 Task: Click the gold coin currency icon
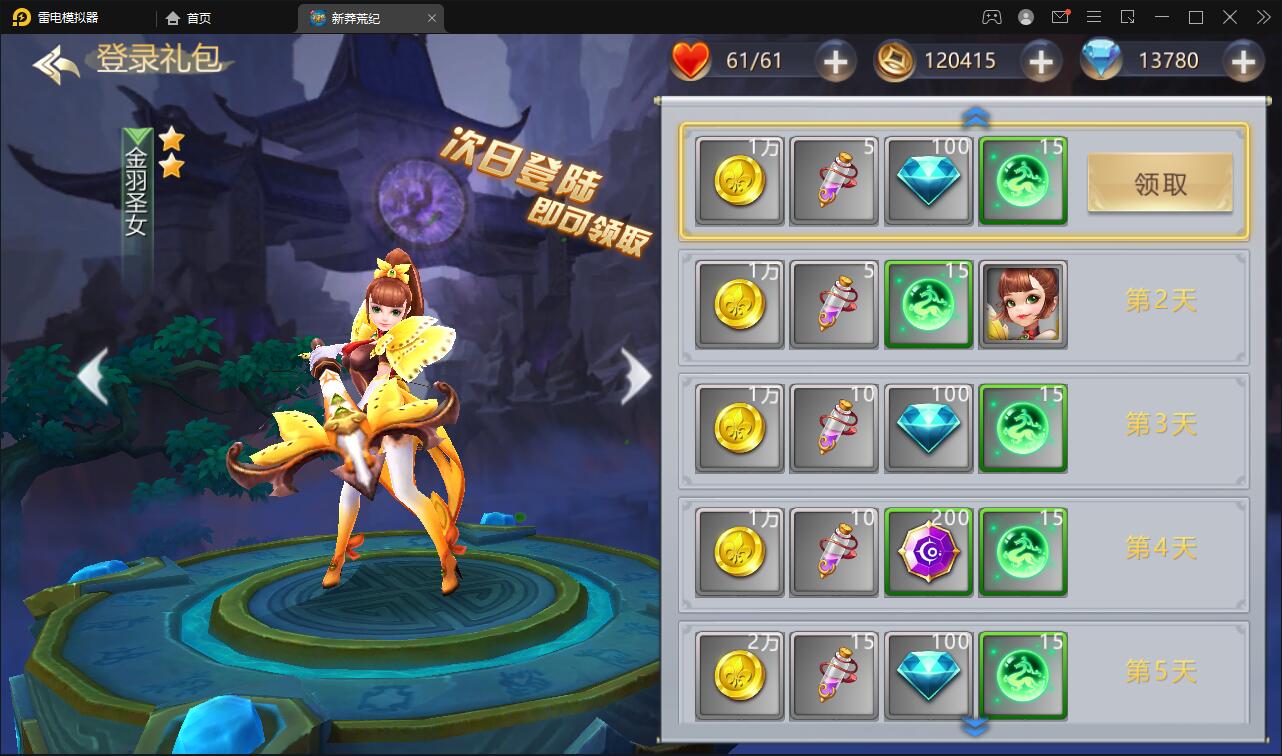pos(893,60)
